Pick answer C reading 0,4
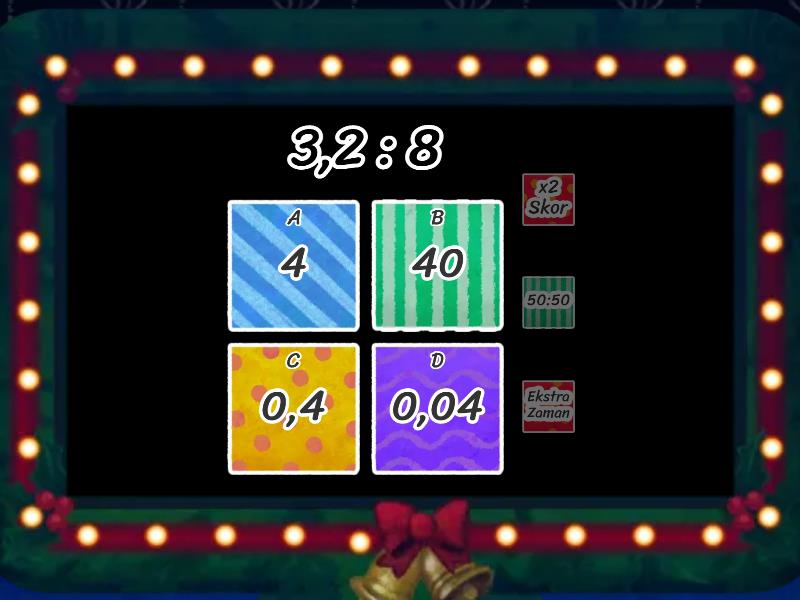 point(293,408)
